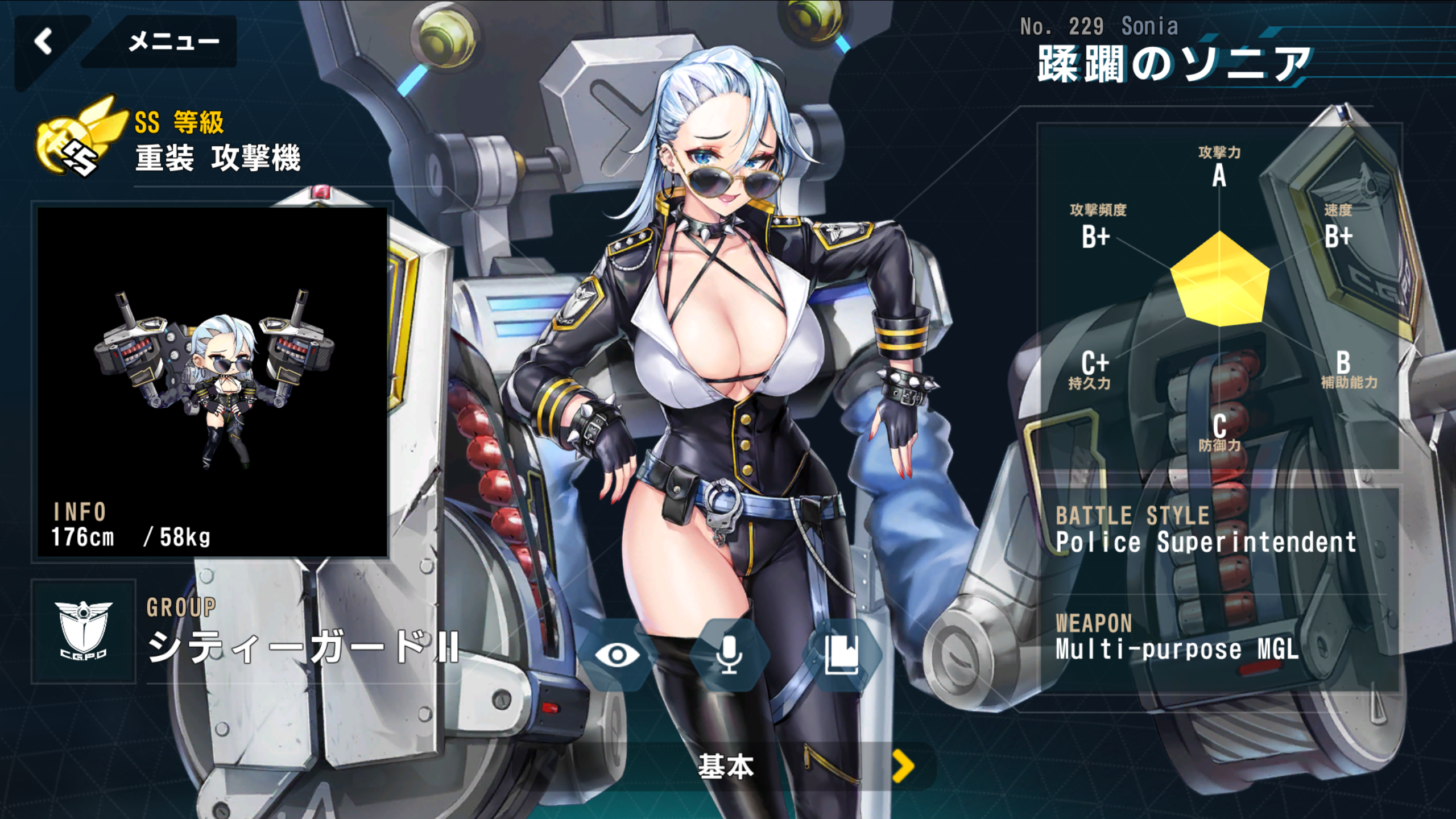Open the book archive icon
The image size is (1456, 819).
[842, 655]
